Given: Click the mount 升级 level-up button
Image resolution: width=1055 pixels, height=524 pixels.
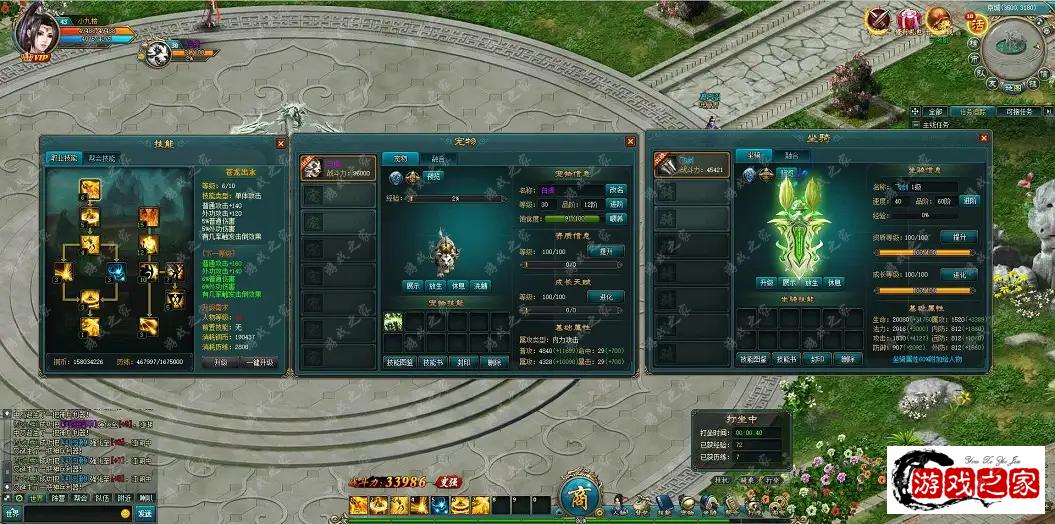Looking at the screenshot, I should pyautogui.click(x=766, y=282).
